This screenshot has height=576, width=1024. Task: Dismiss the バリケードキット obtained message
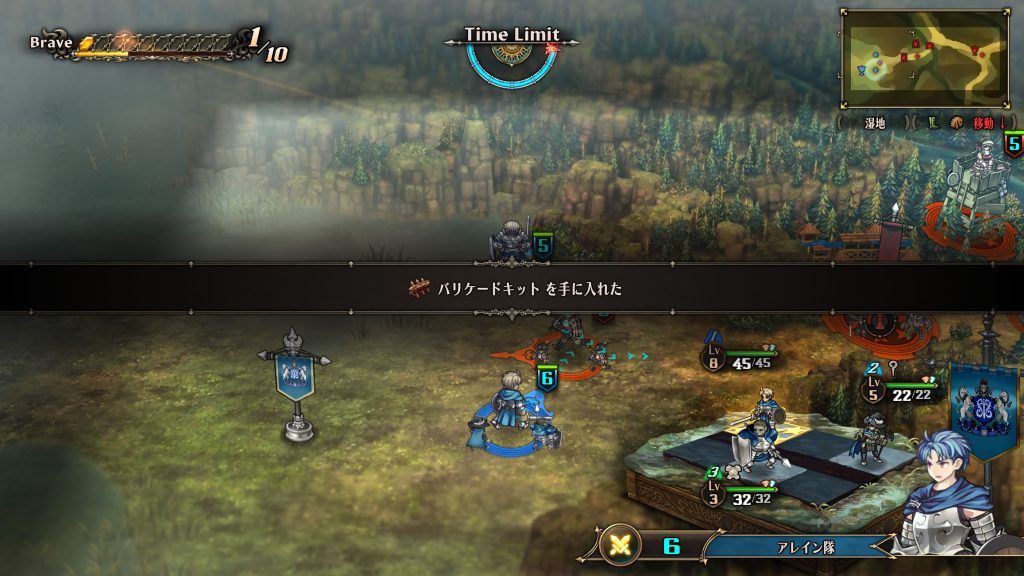pyautogui.click(x=512, y=288)
